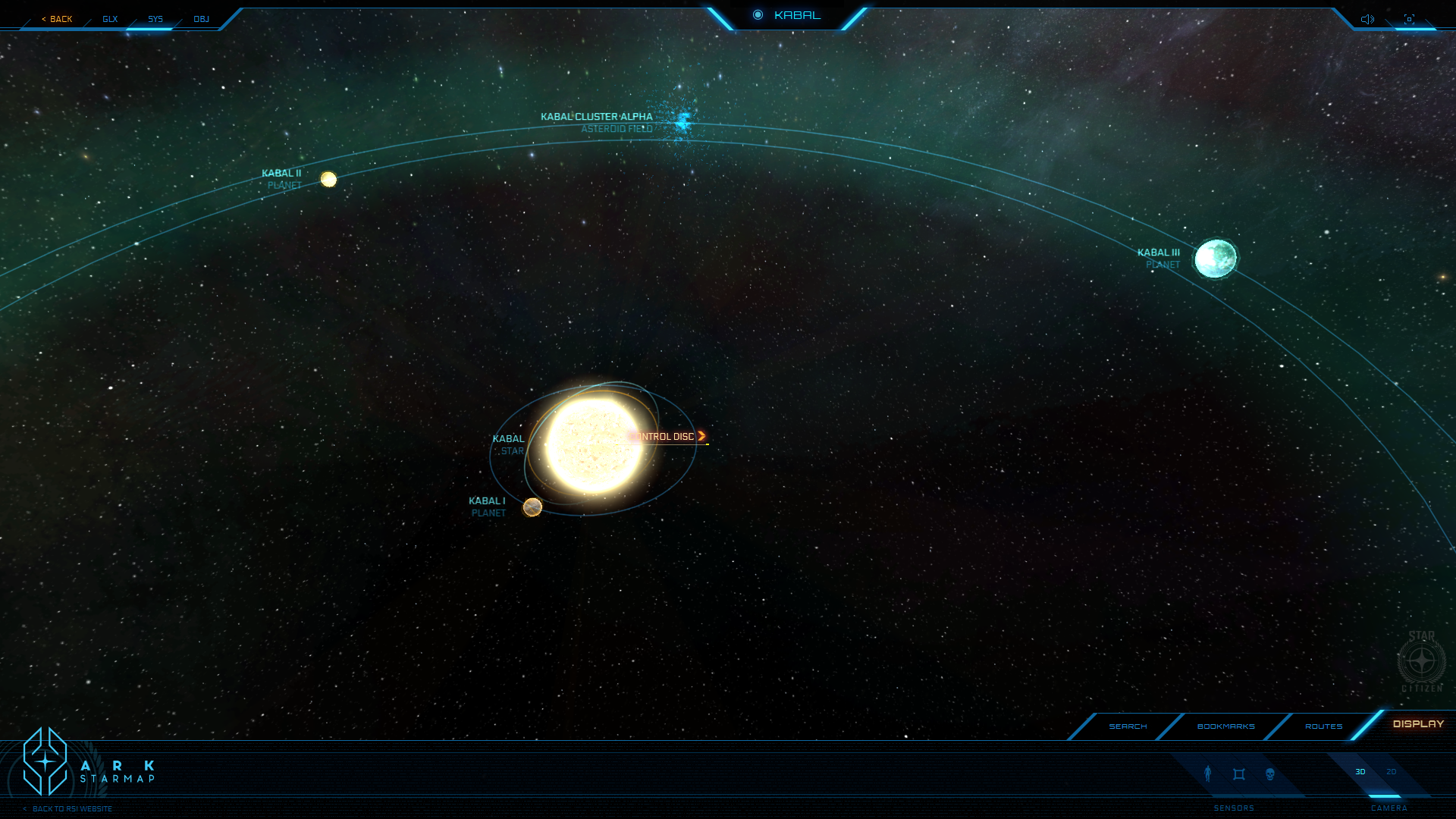Go back using the Back button

(58, 19)
